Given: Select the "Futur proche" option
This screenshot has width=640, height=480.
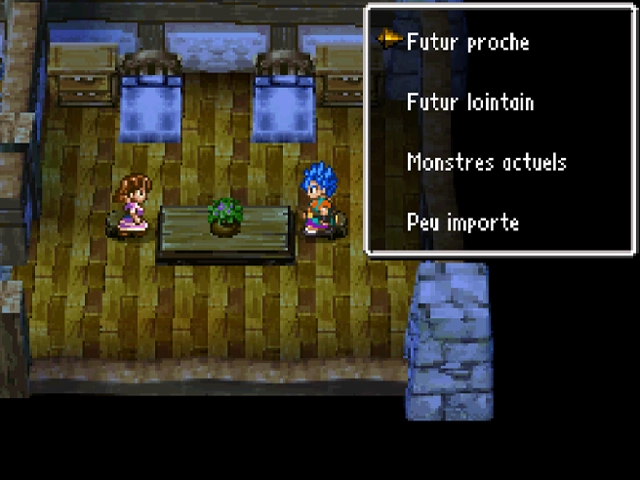Looking at the screenshot, I should [x=468, y=42].
